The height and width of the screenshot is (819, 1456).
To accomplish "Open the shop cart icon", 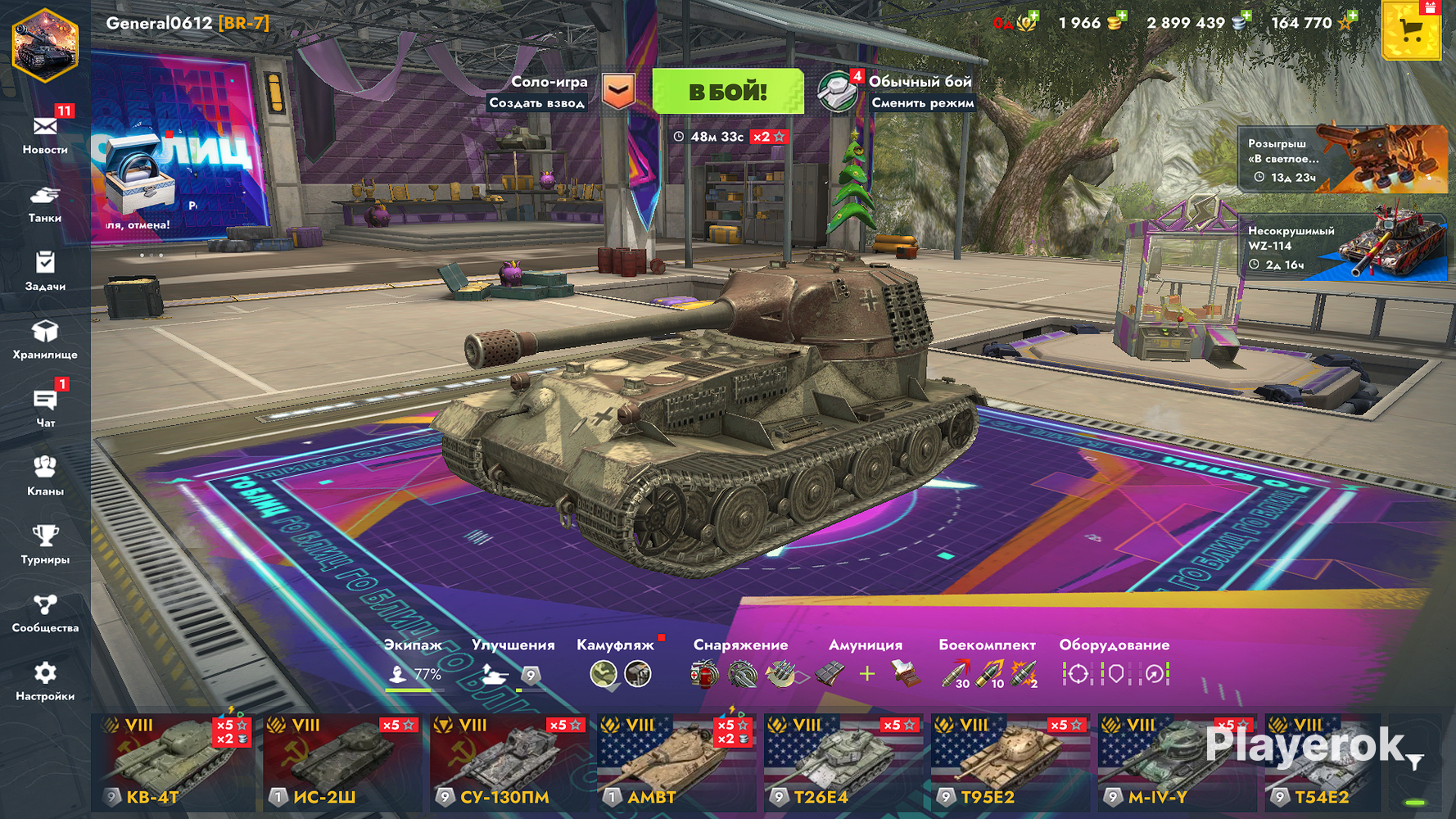I will [1410, 31].
